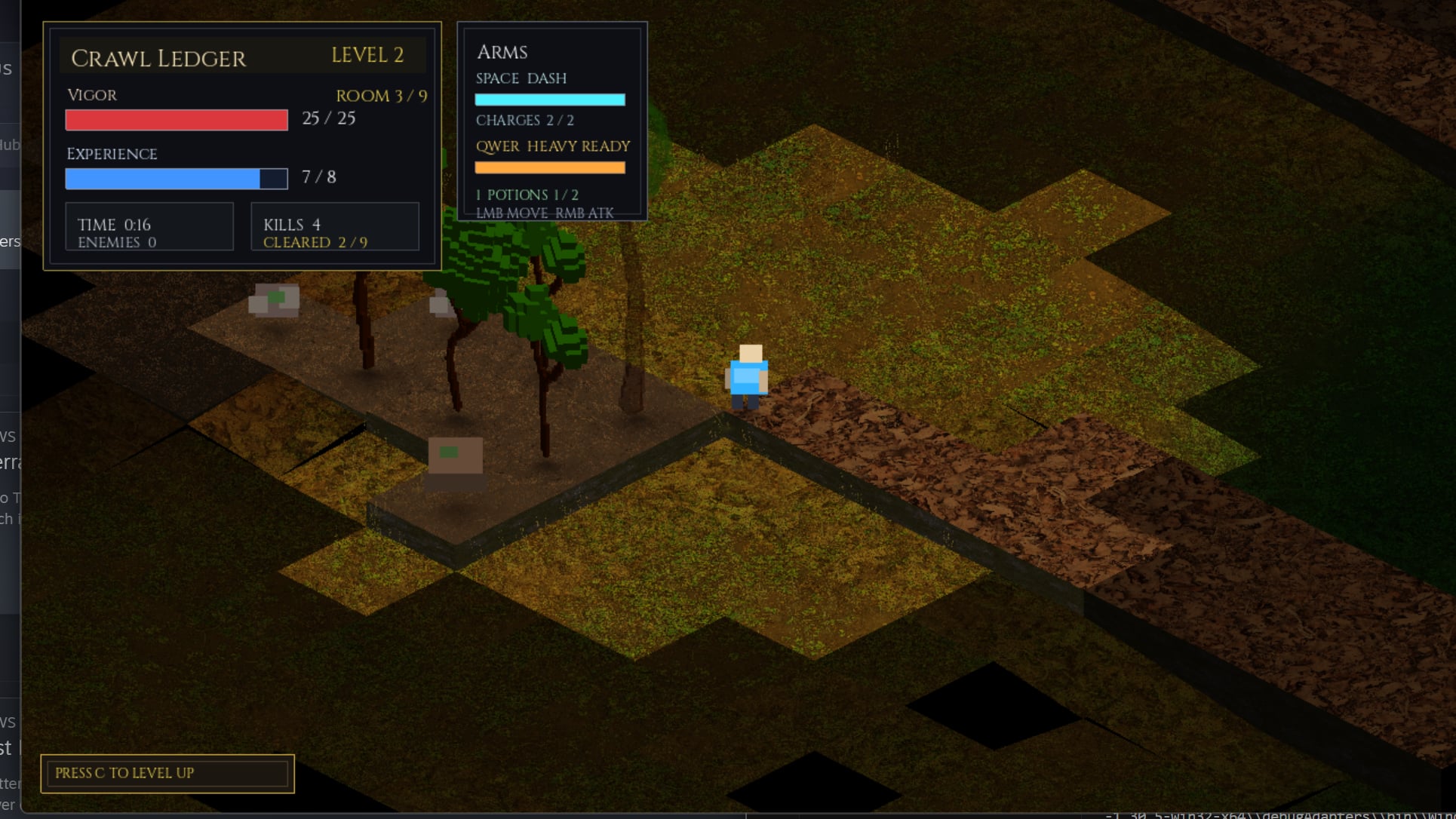Click the LMB MOVE RMB ATK hint
The image size is (1456, 819).
[546, 213]
